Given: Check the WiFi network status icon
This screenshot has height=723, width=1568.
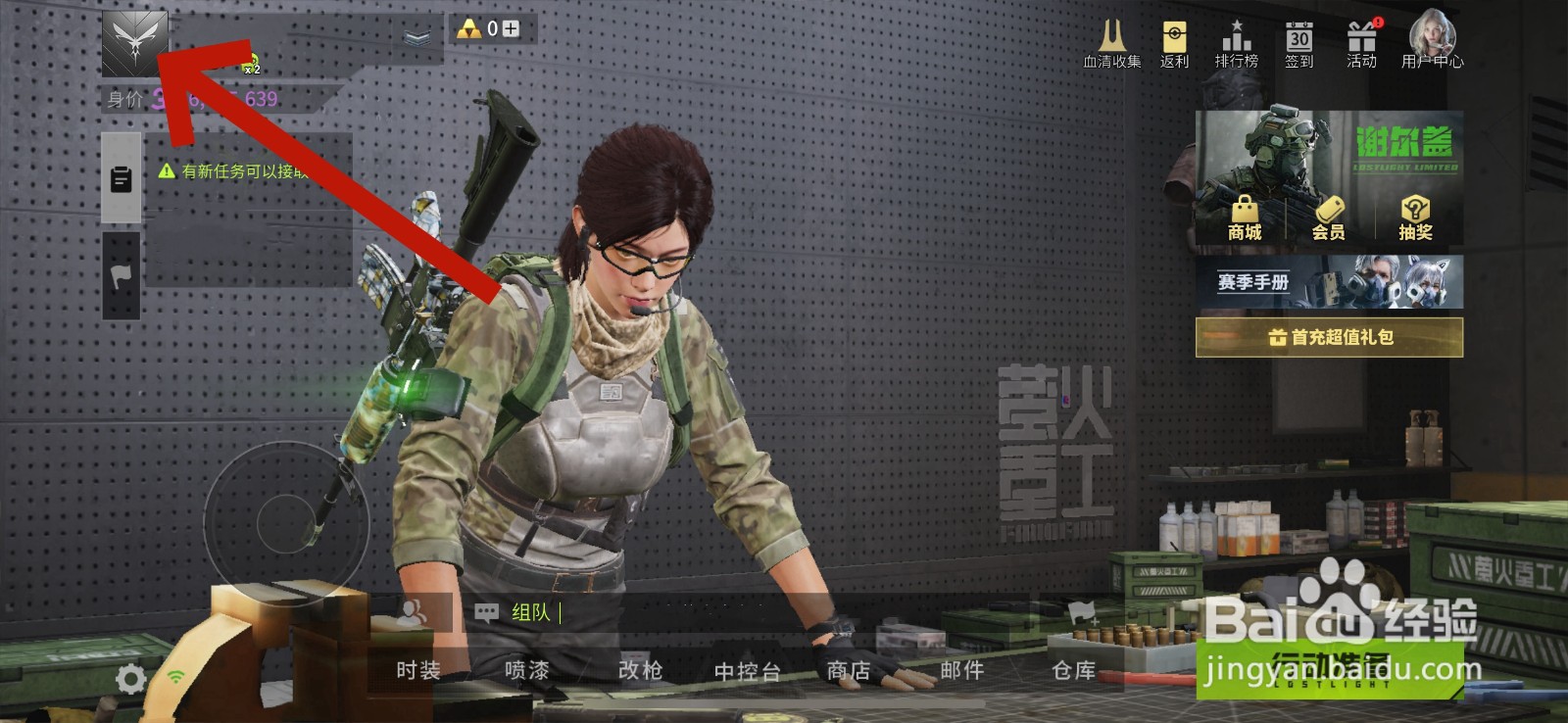Looking at the screenshot, I should coord(177,678).
